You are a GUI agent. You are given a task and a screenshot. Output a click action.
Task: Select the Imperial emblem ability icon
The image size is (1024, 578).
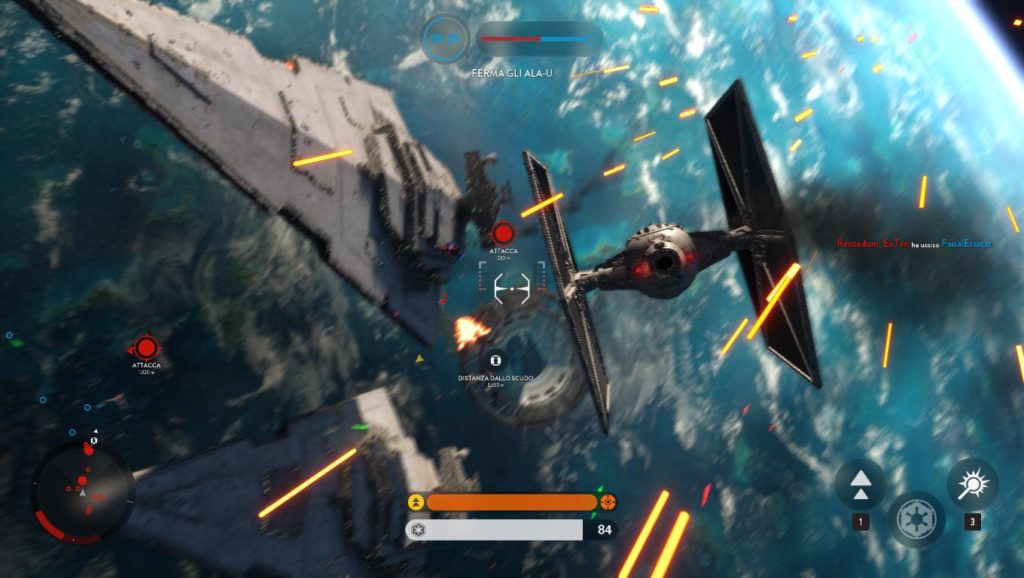point(916,519)
